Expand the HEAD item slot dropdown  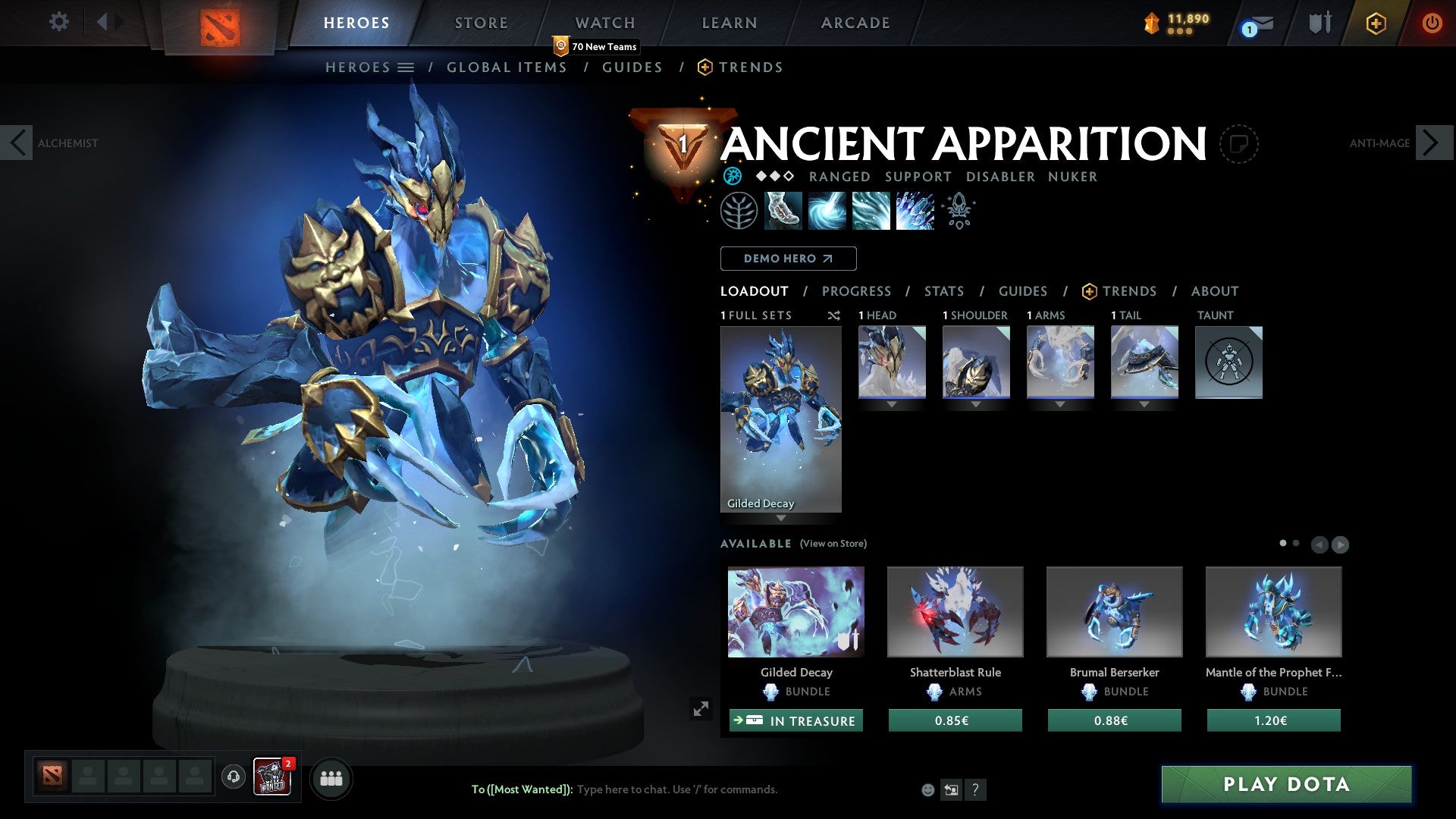(891, 404)
